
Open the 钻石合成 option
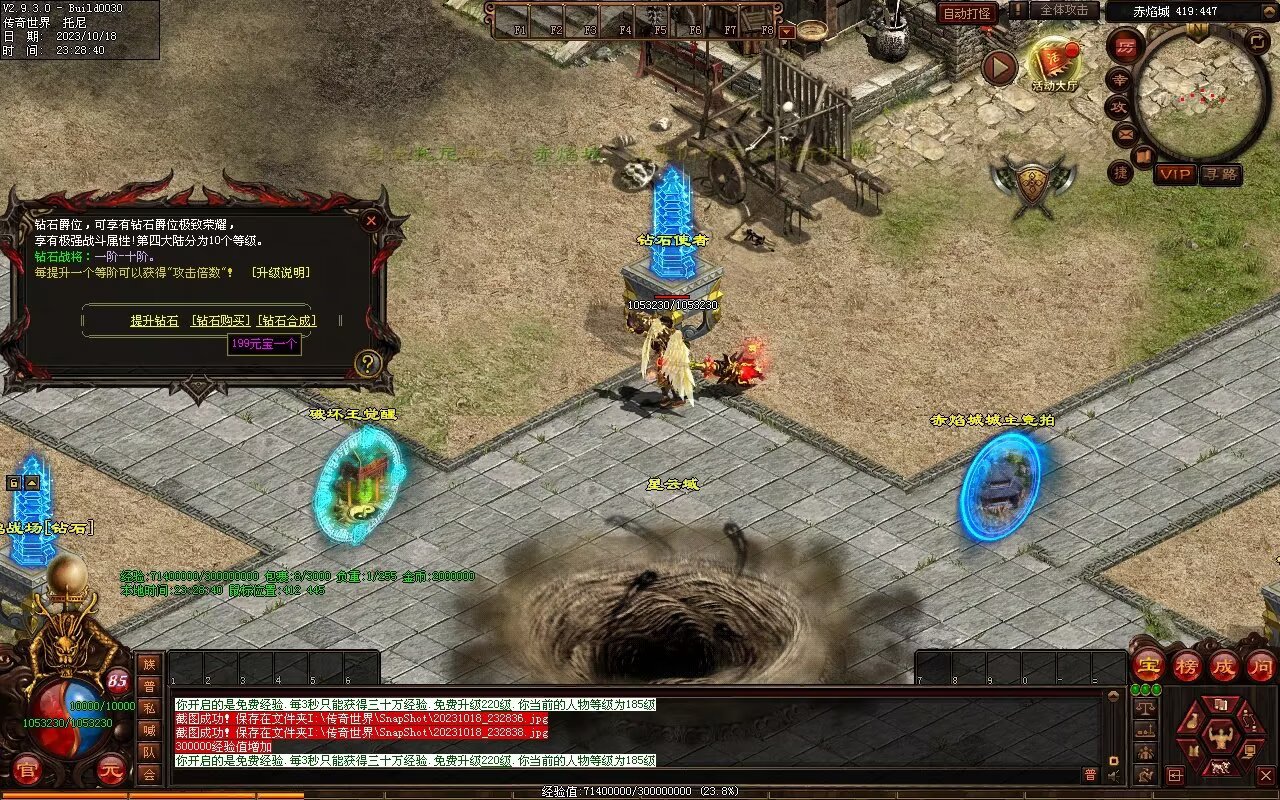287,321
